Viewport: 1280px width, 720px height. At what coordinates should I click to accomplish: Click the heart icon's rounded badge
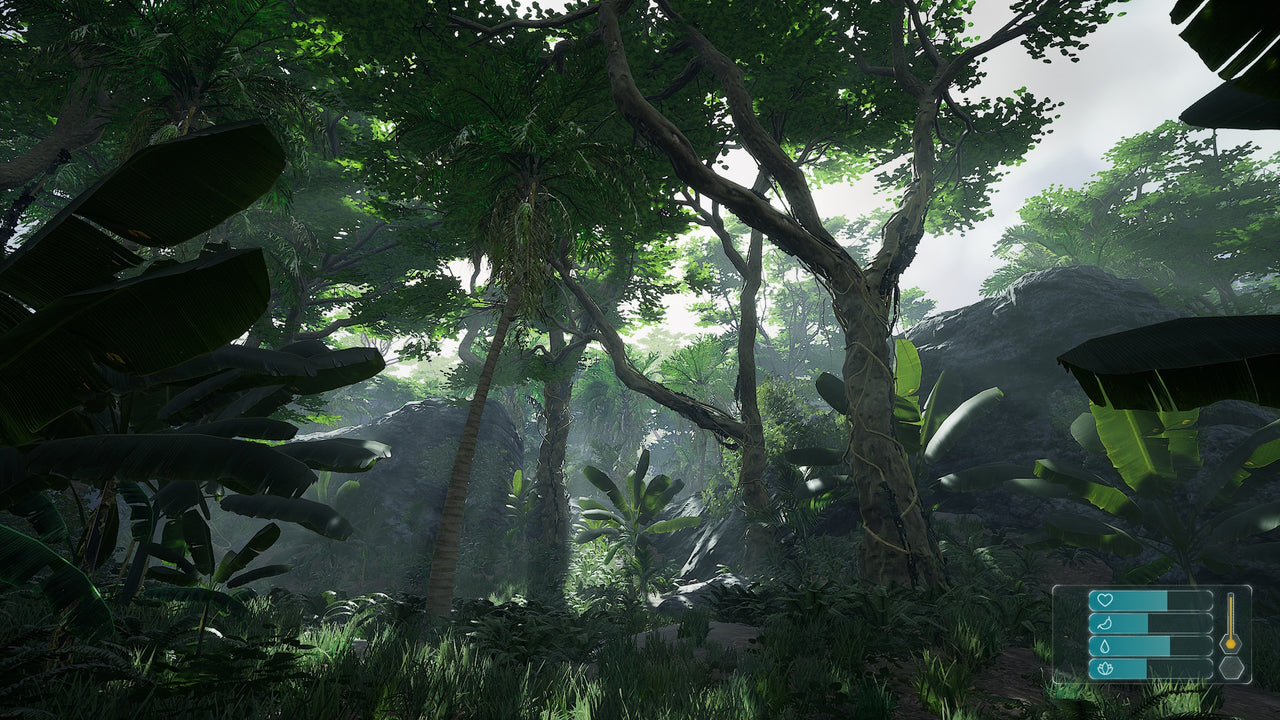point(1100,600)
